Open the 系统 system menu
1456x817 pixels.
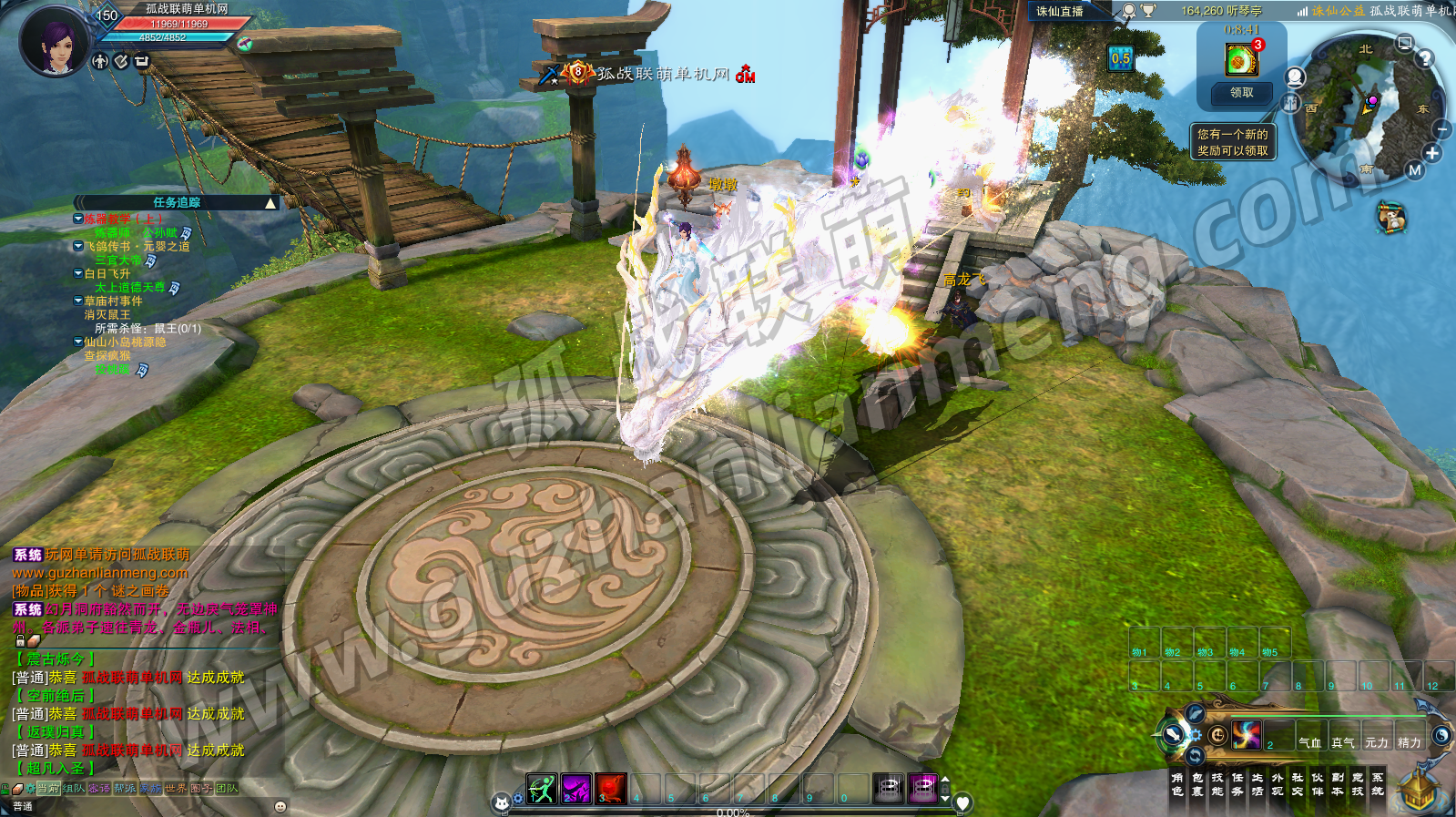pyautogui.click(x=1378, y=784)
